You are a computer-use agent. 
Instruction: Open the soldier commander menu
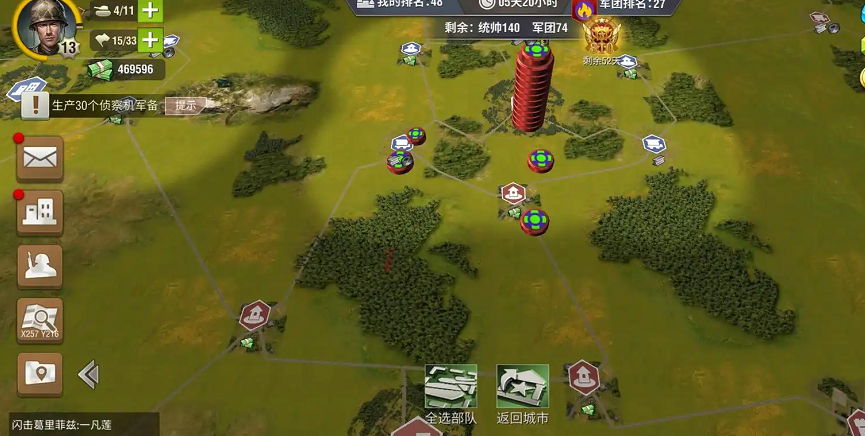40,266
